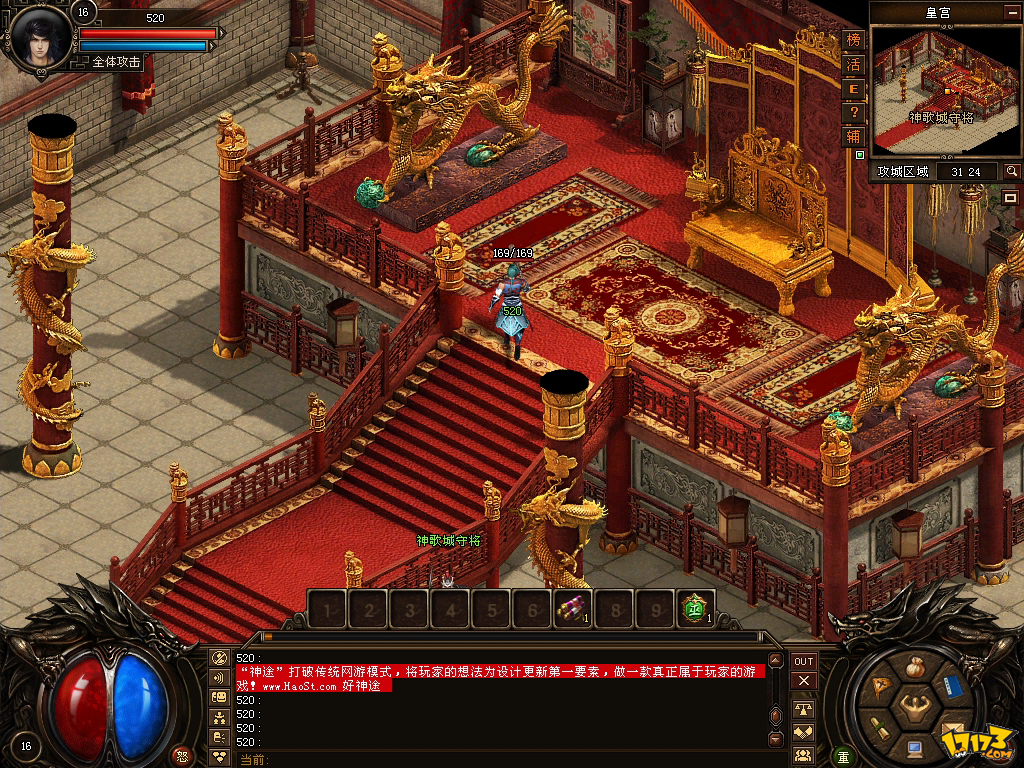Use the green jade item in the last hotbar slot

coord(695,607)
